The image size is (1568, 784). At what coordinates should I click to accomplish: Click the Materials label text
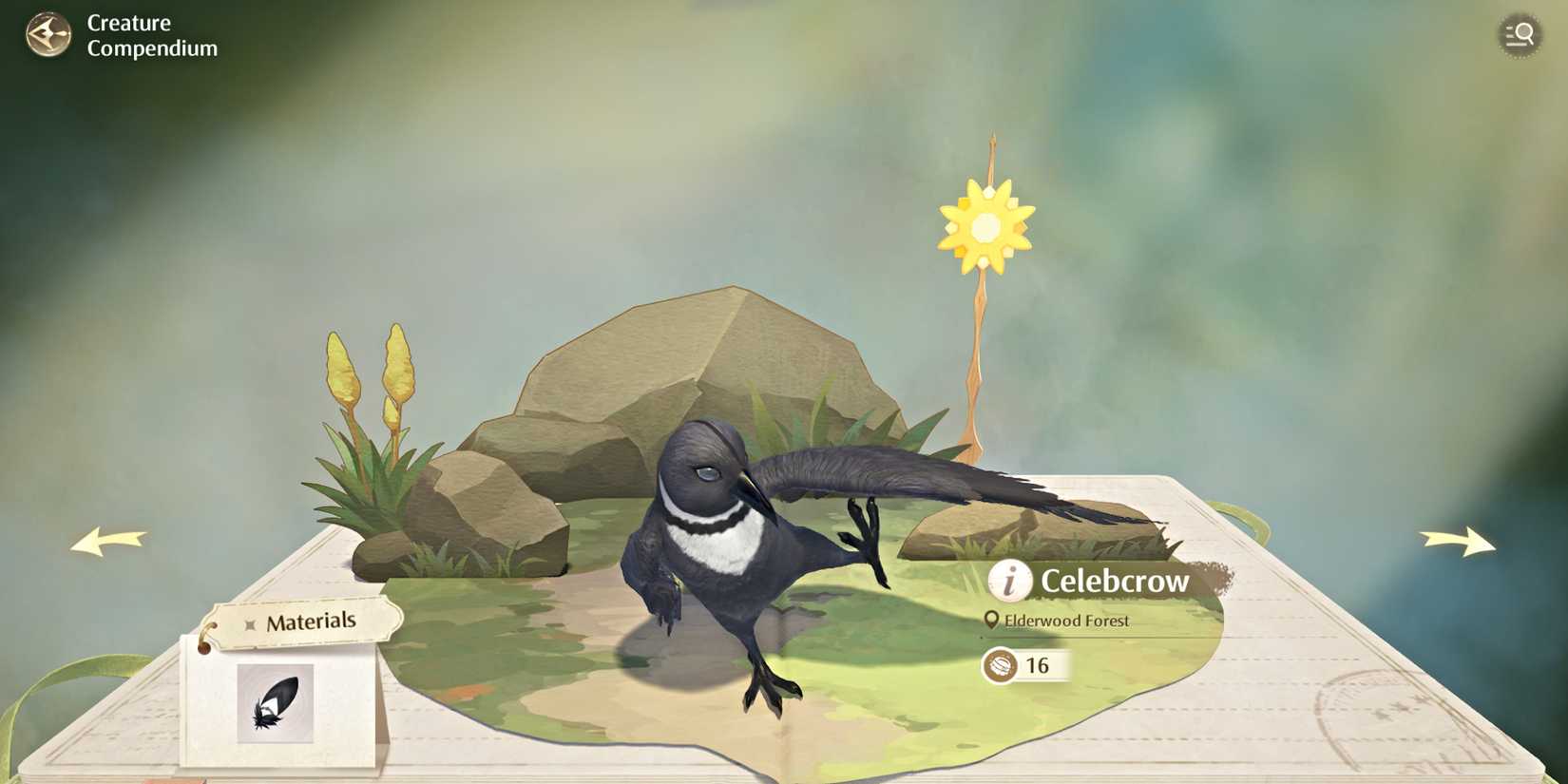click(314, 621)
